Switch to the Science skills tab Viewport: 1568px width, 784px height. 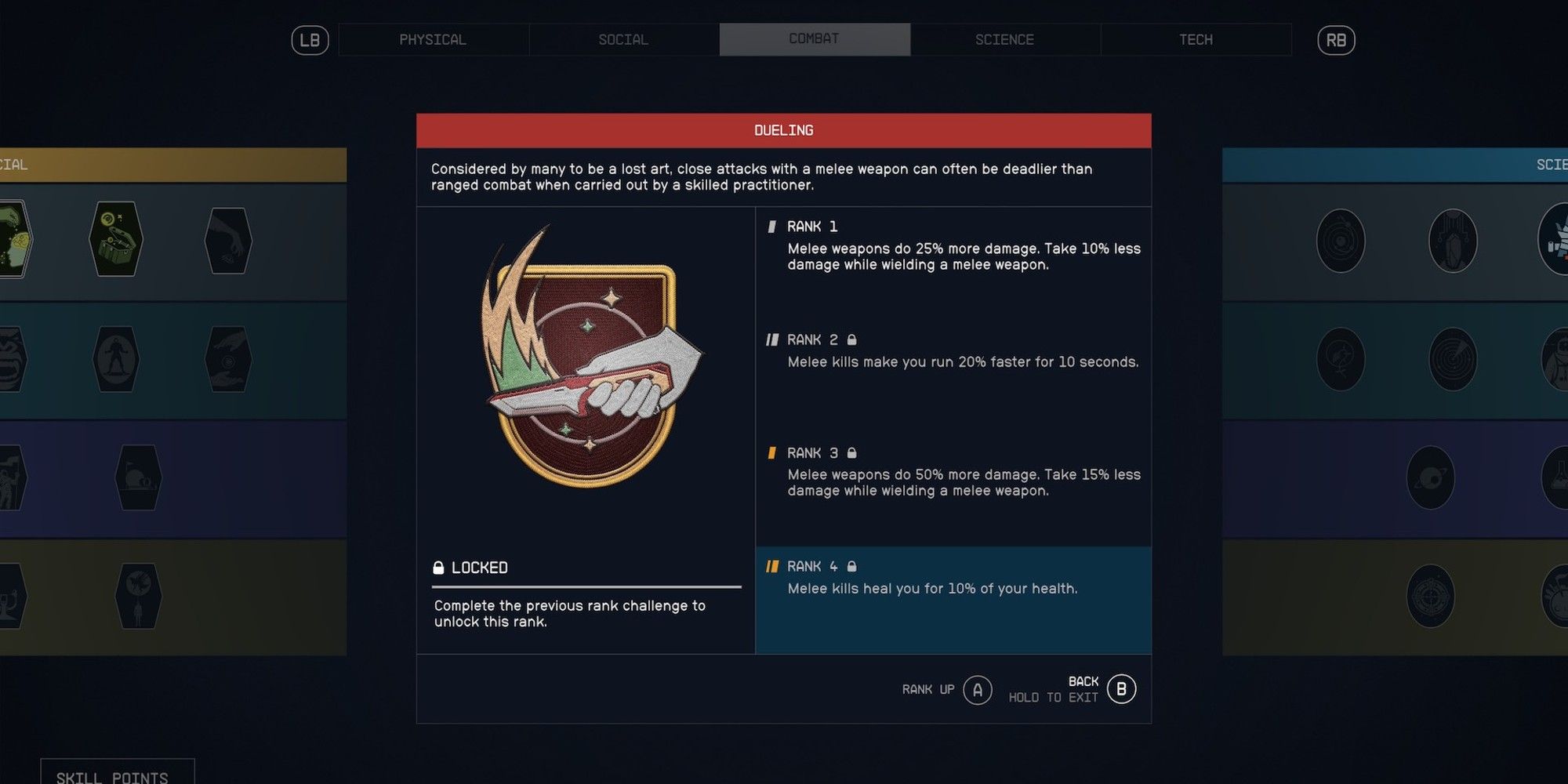point(1005,39)
